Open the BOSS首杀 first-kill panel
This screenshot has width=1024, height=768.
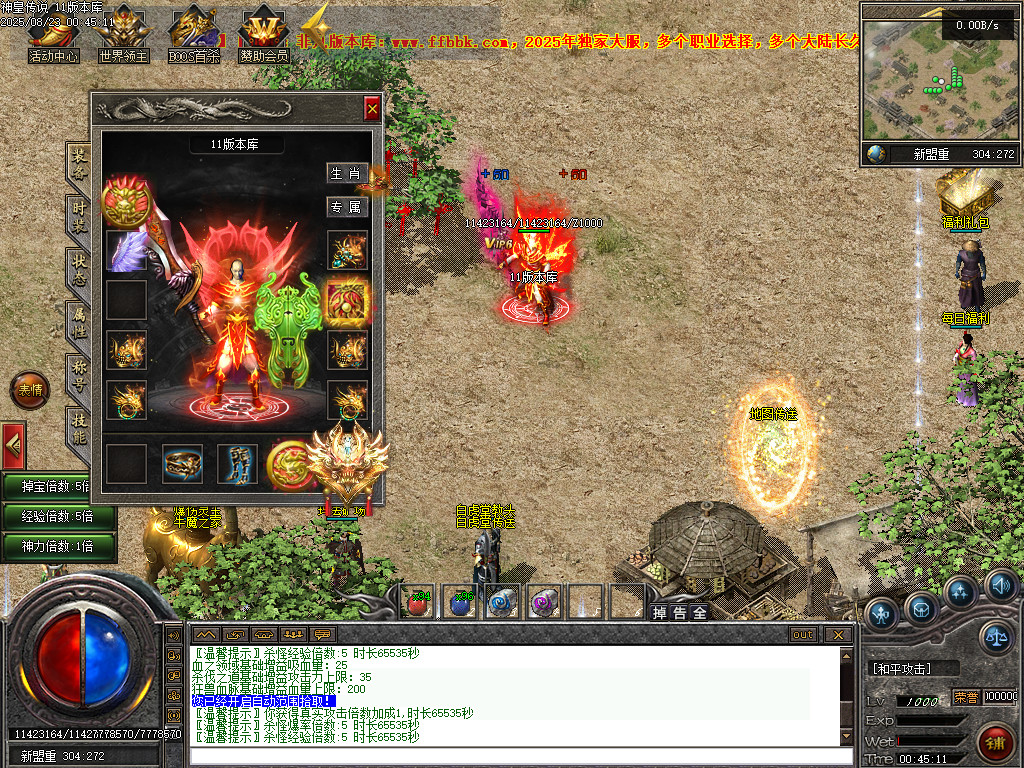click(x=193, y=38)
